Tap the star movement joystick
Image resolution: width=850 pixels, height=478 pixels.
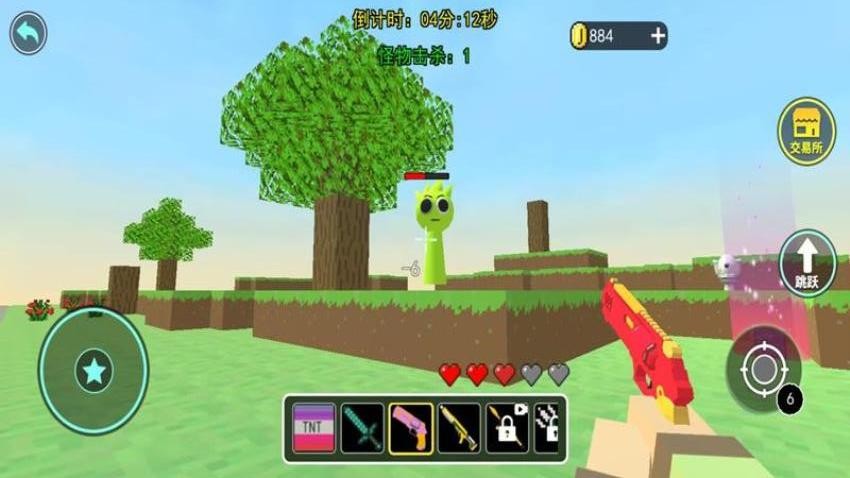(93, 371)
